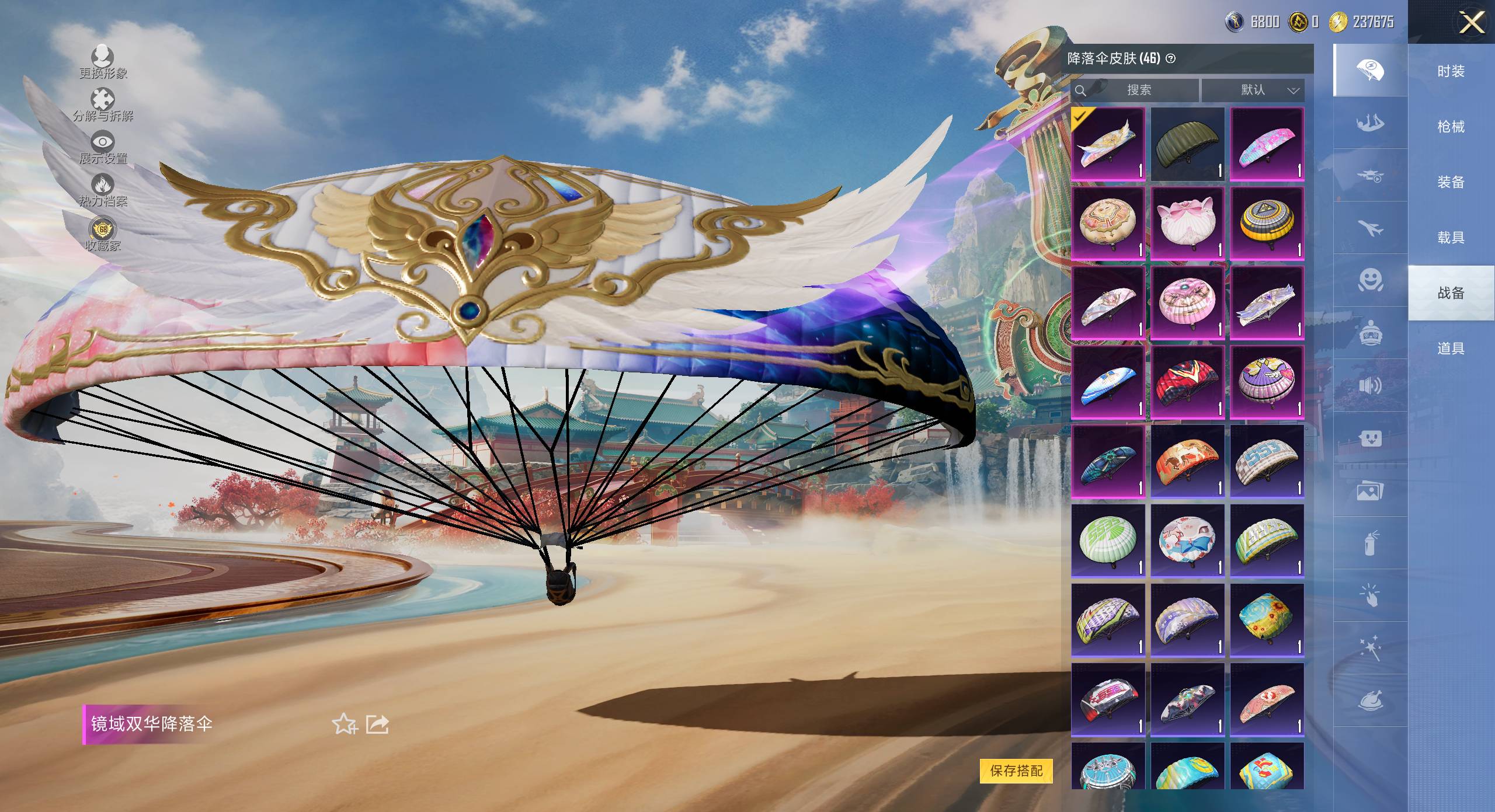
Task: Open the 热力档案 heat archive
Action: tap(103, 190)
